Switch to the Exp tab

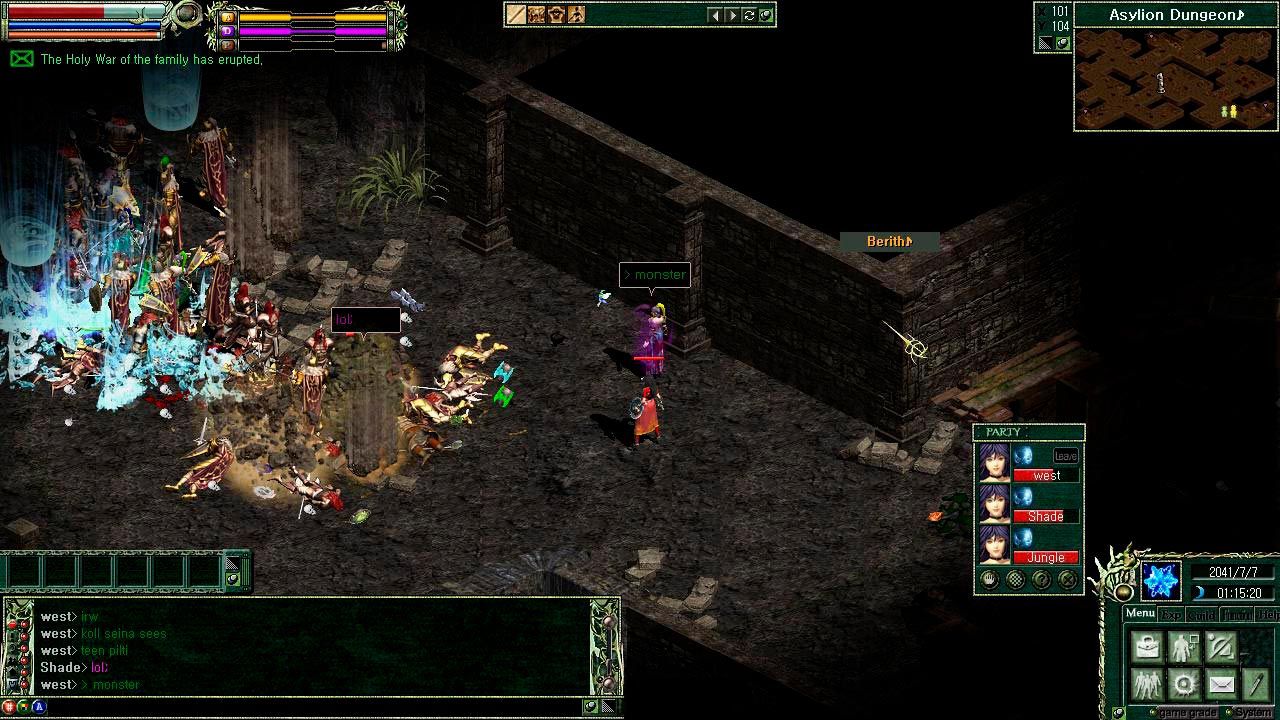point(1170,615)
